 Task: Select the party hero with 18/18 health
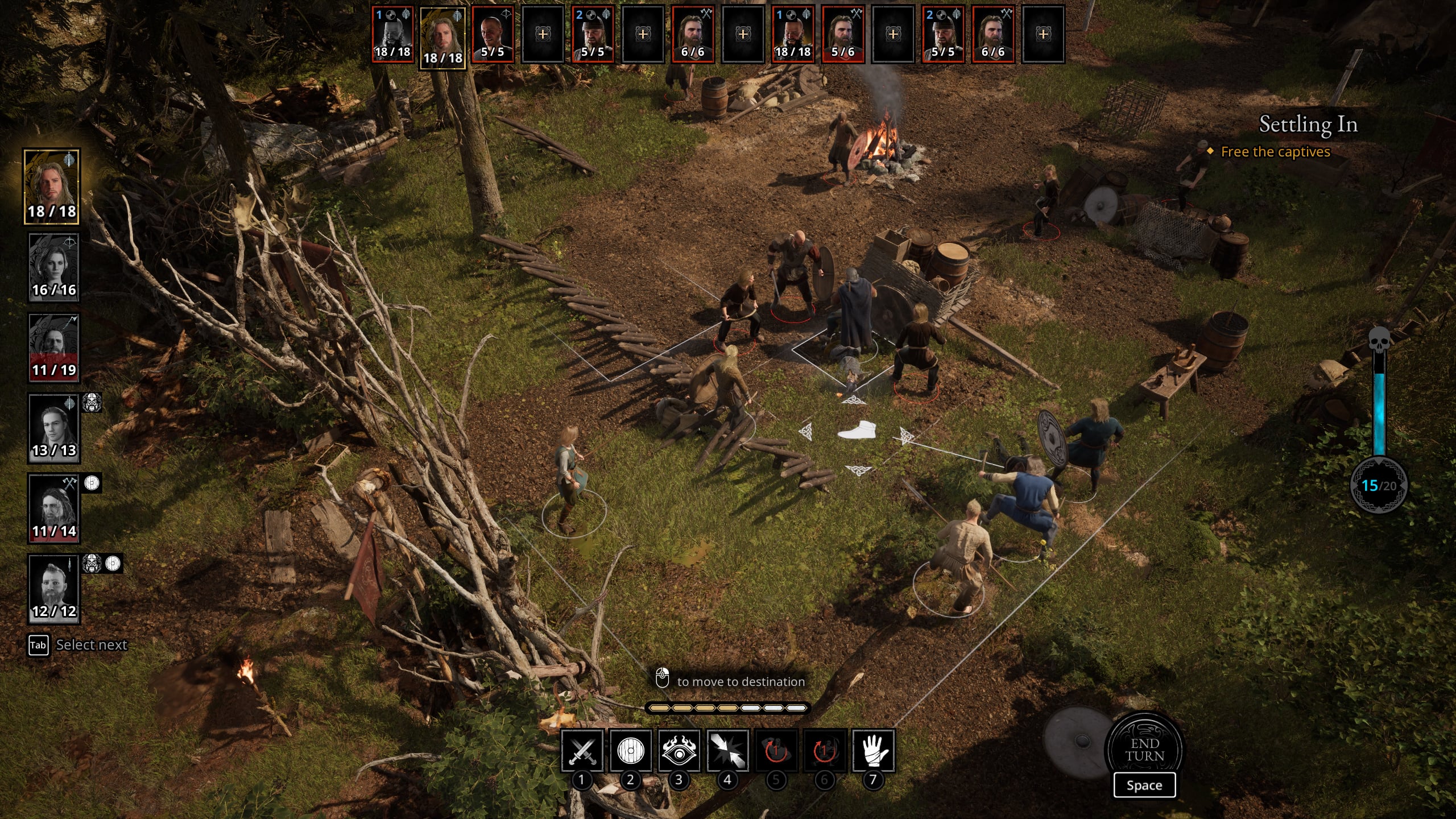click(52, 187)
